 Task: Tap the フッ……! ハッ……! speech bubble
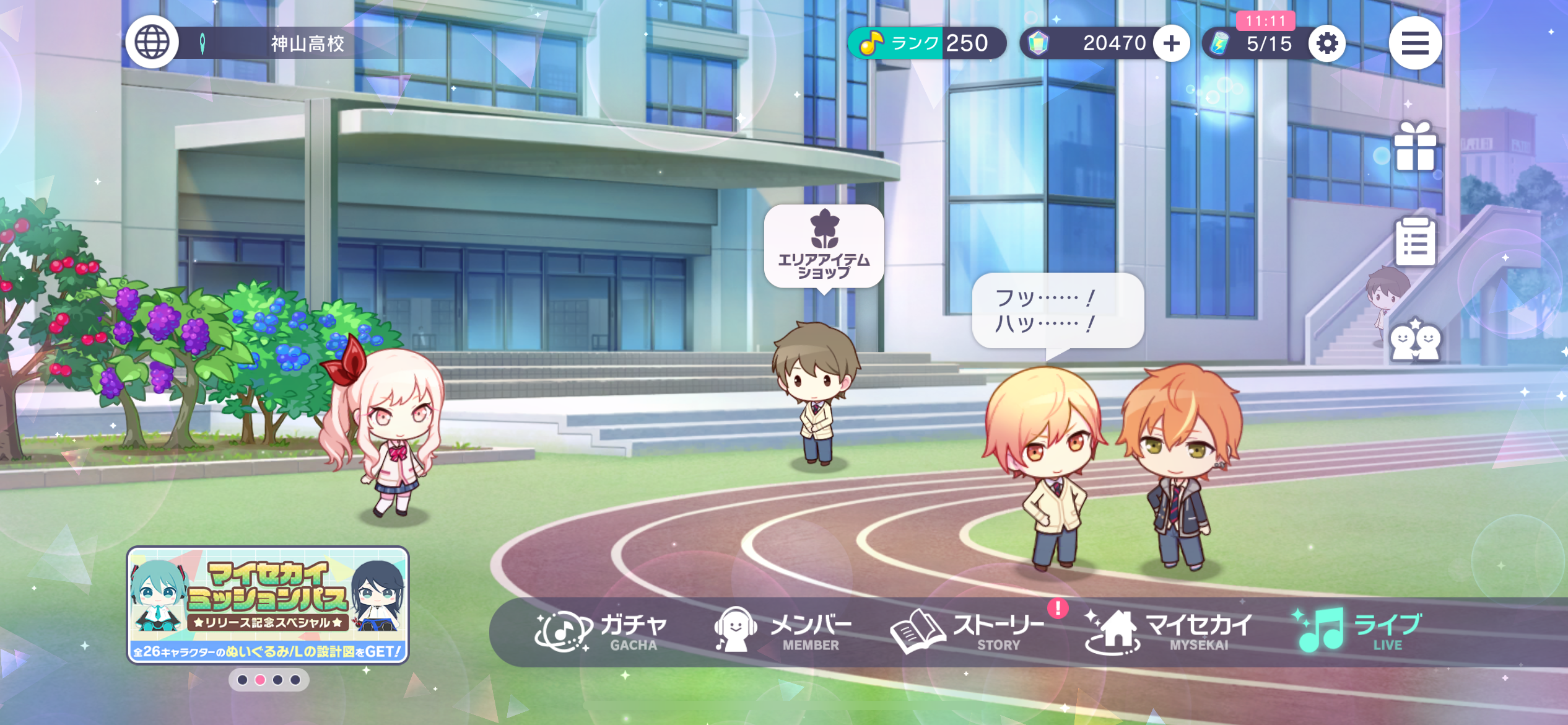(1057, 311)
